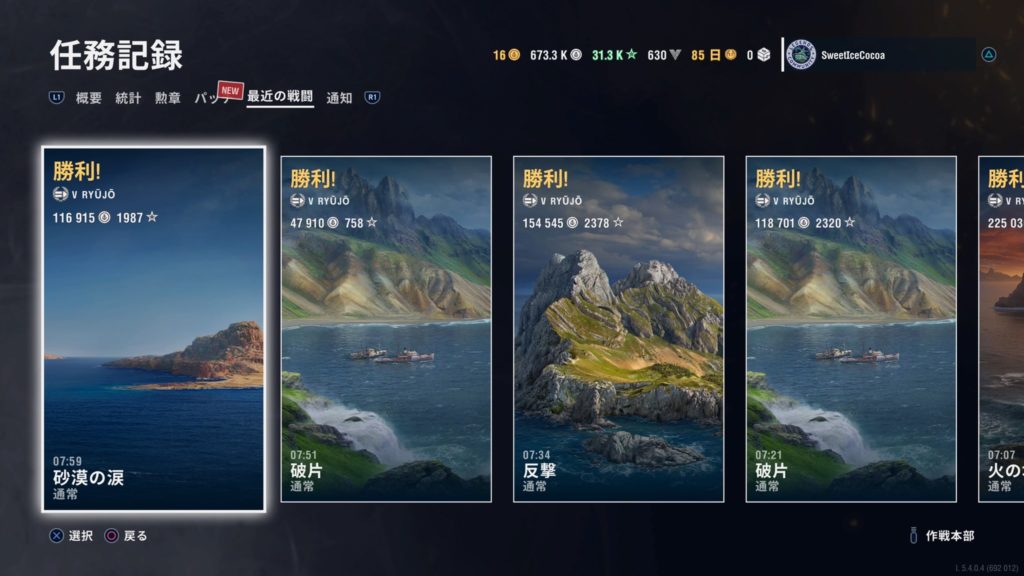
Task: Select the 07:51 破片 battle card
Action: point(386,329)
